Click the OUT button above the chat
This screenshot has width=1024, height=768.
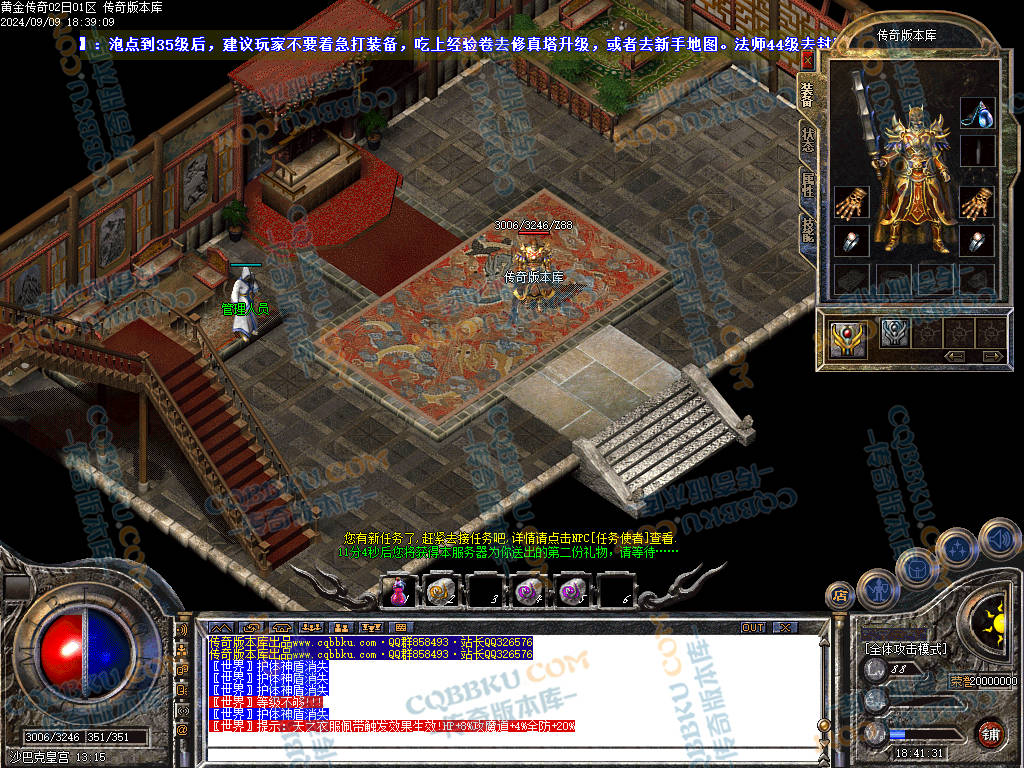point(753,627)
